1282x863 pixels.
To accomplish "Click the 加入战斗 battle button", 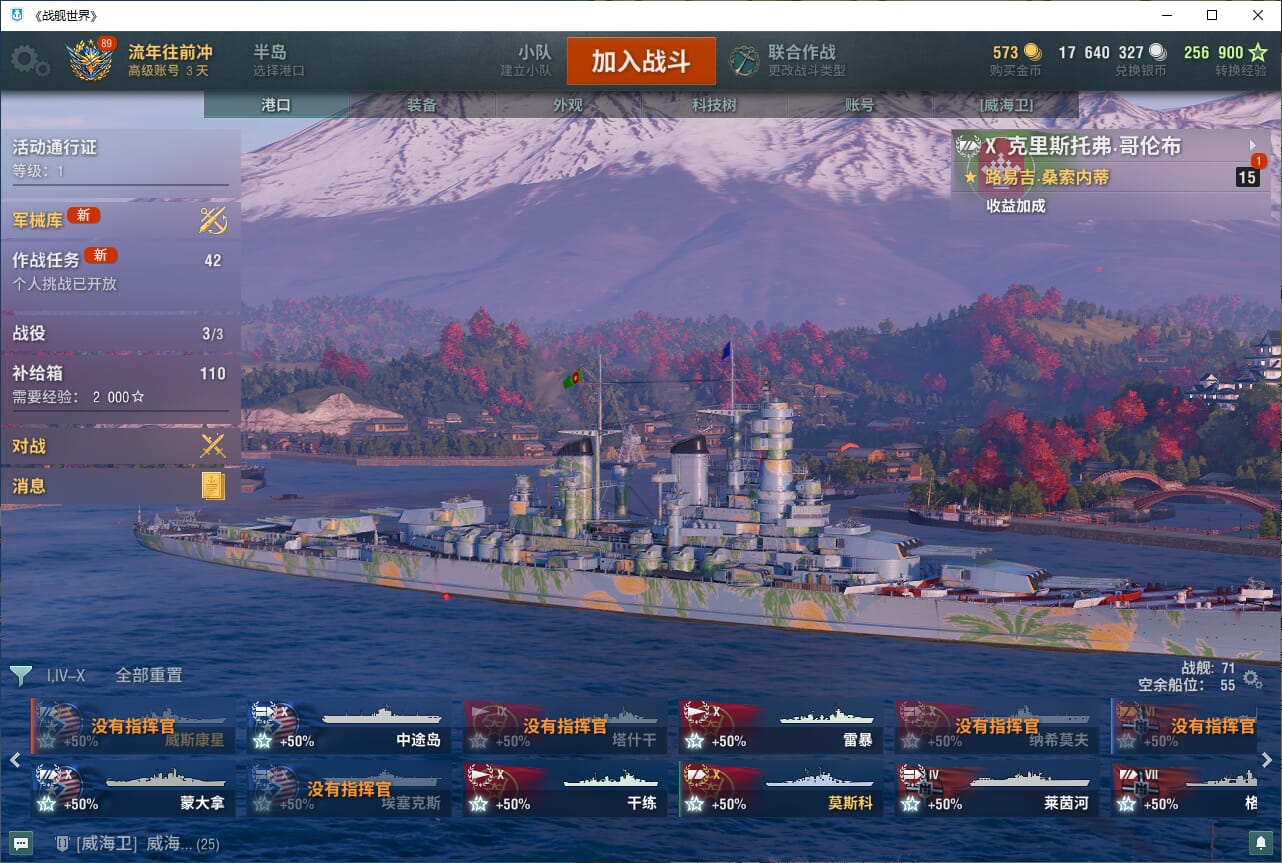I will (x=641, y=61).
